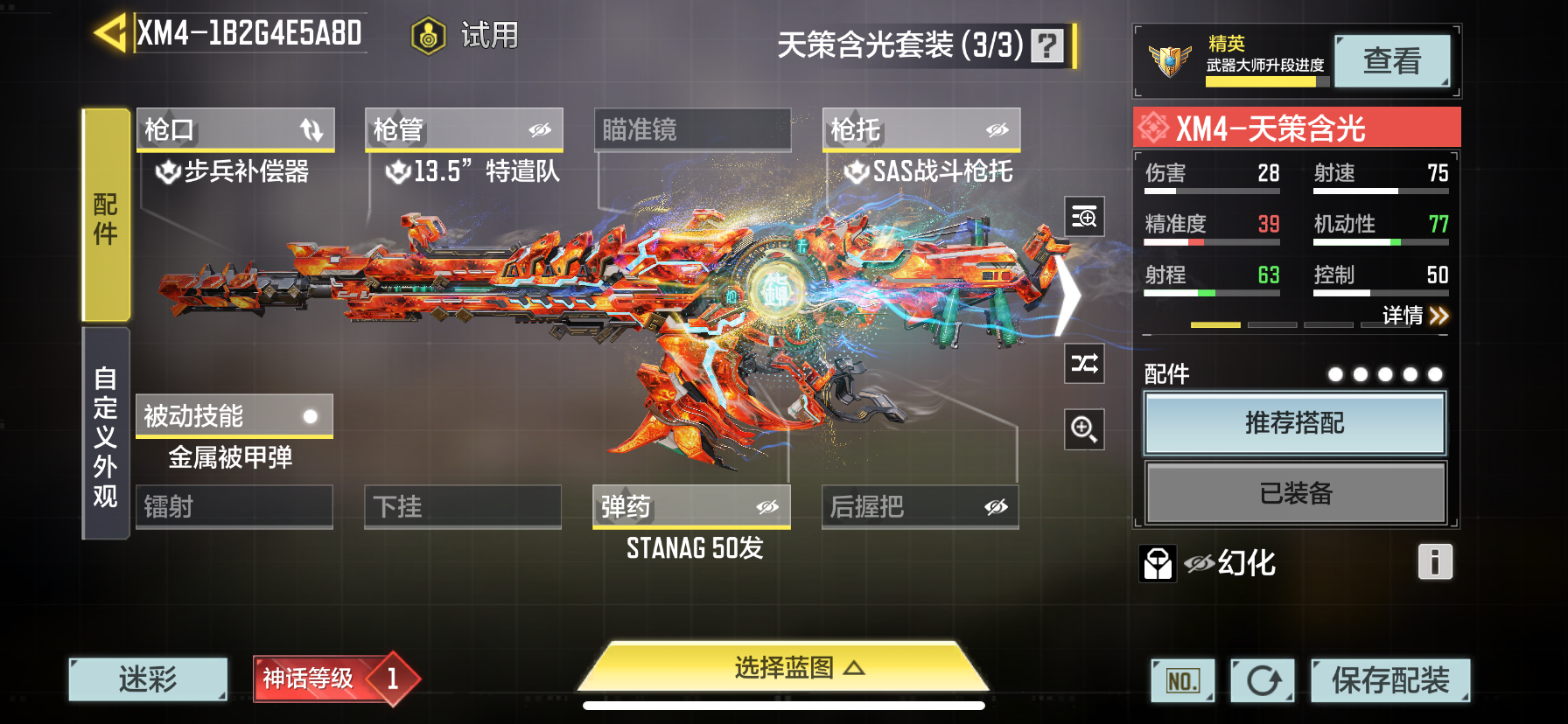Choose the empty 下挂 underbarrel slot

click(x=462, y=507)
